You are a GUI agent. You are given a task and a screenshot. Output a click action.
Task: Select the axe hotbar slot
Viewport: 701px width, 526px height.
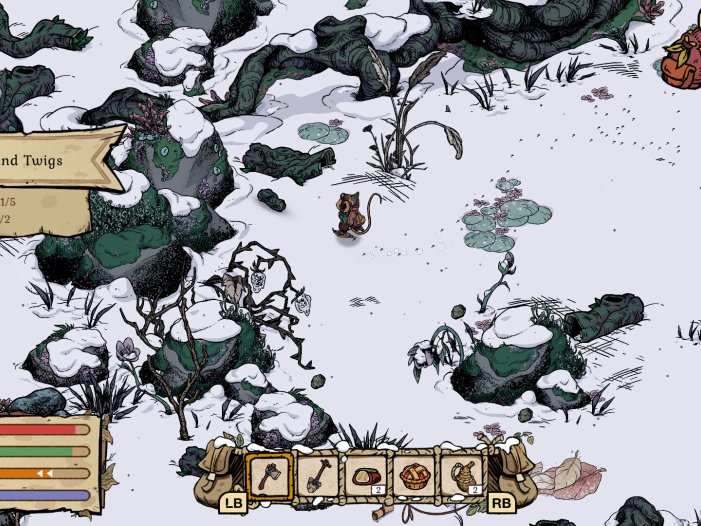(269, 476)
